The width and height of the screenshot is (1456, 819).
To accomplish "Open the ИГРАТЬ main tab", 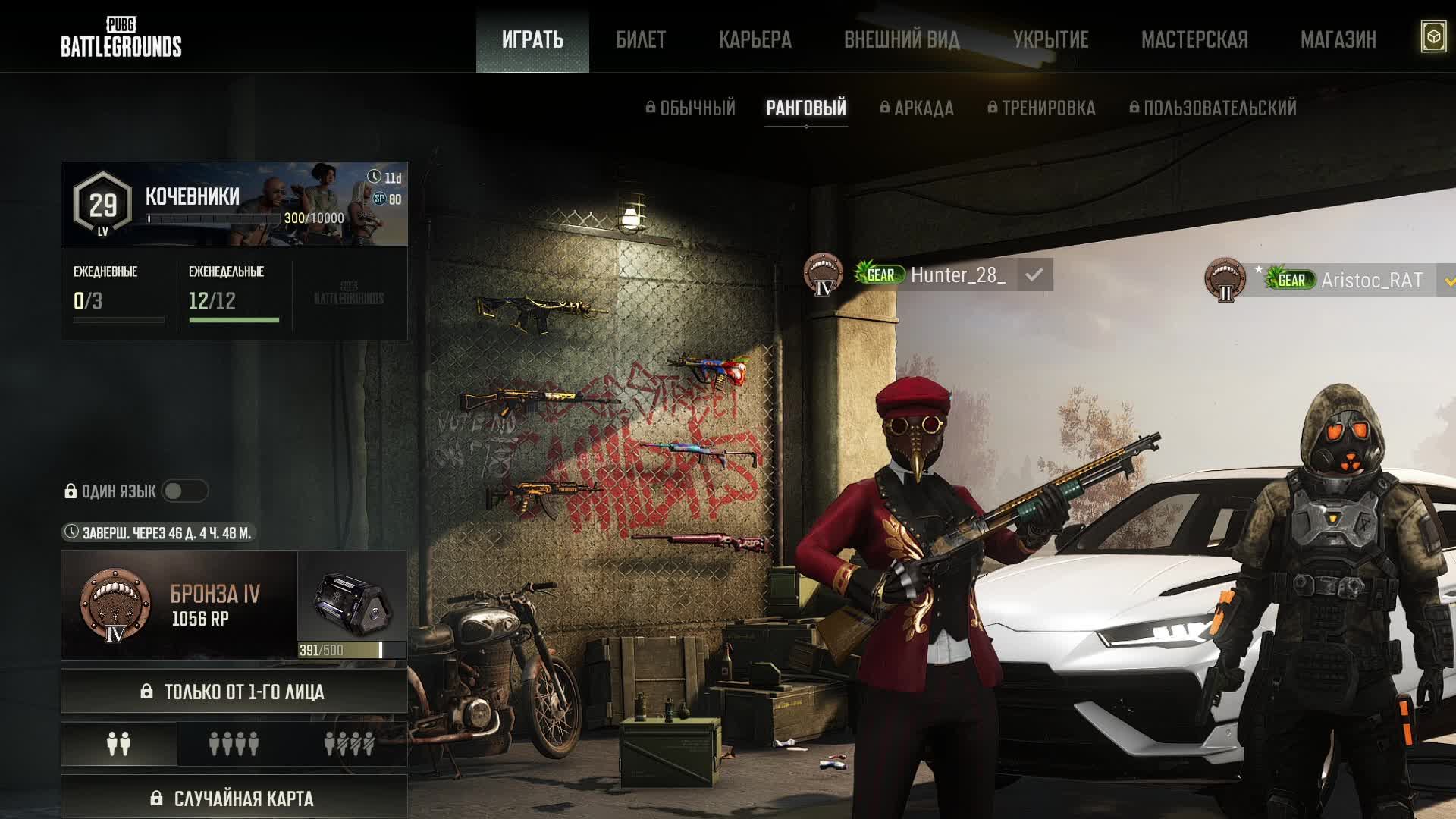I will pos(532,39).
